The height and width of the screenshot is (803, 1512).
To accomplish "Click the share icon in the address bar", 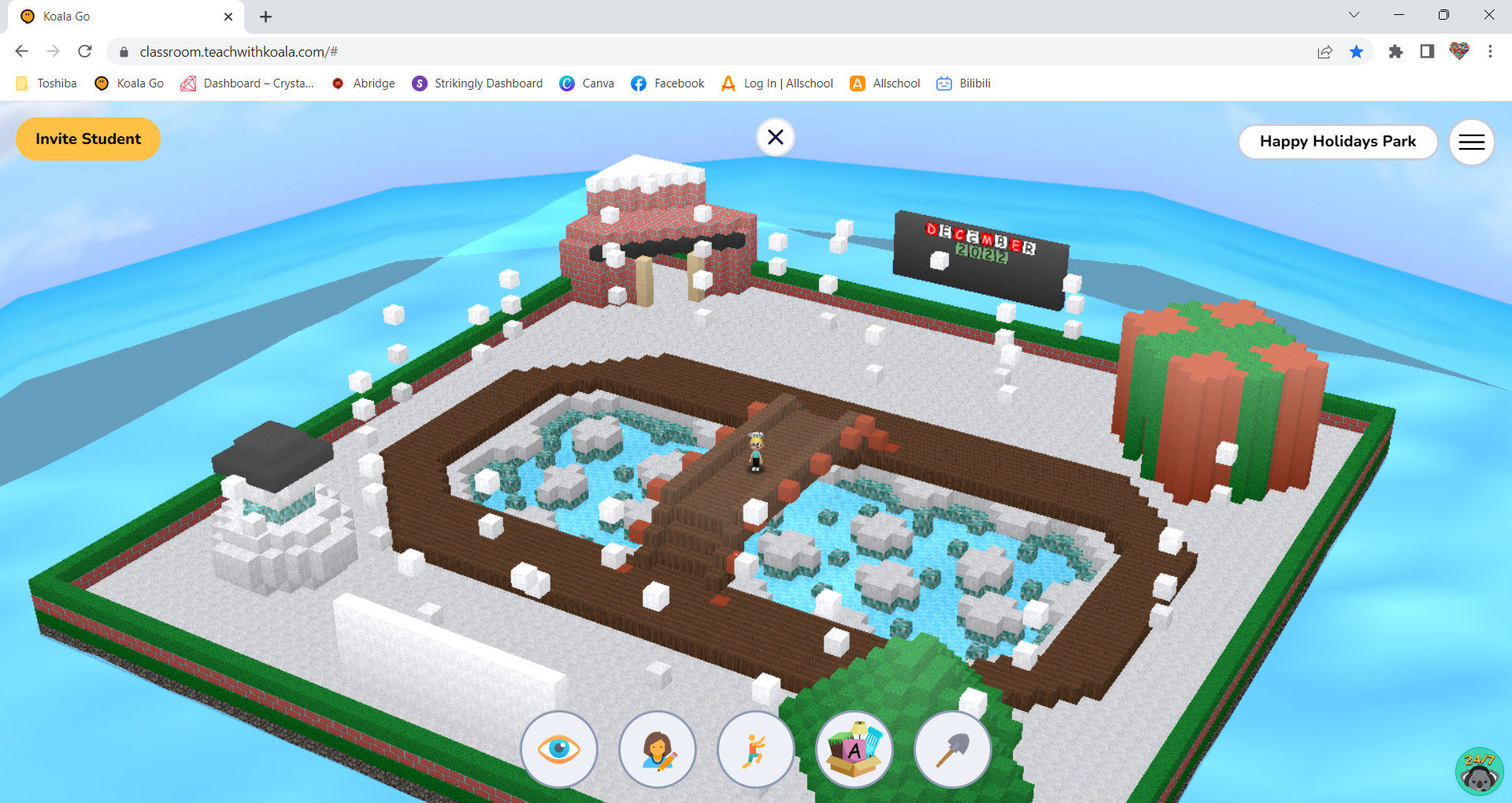I will pyautogui.click(x=1325, y=51).
